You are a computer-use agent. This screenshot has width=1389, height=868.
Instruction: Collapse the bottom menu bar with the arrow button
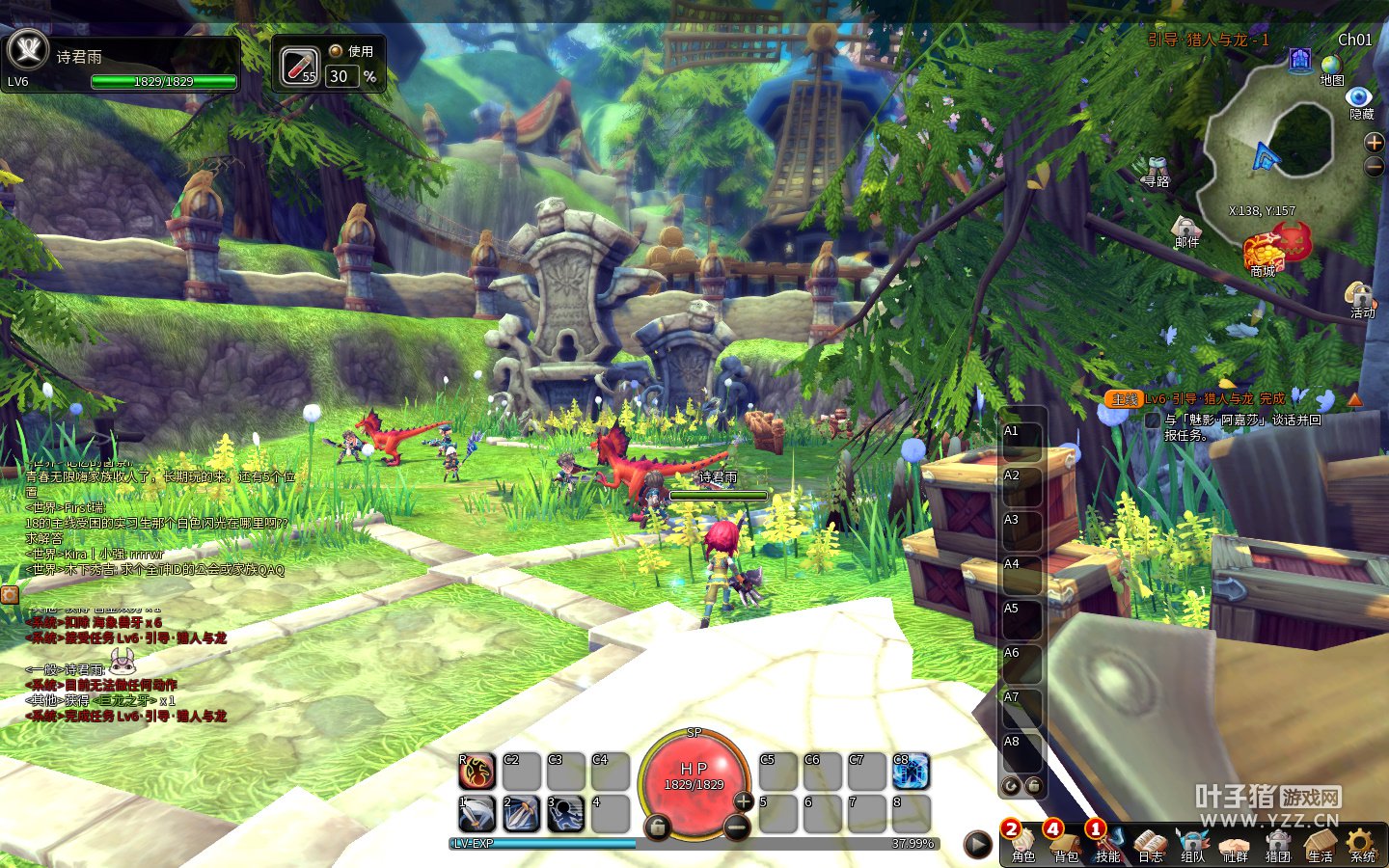[978, 845]
